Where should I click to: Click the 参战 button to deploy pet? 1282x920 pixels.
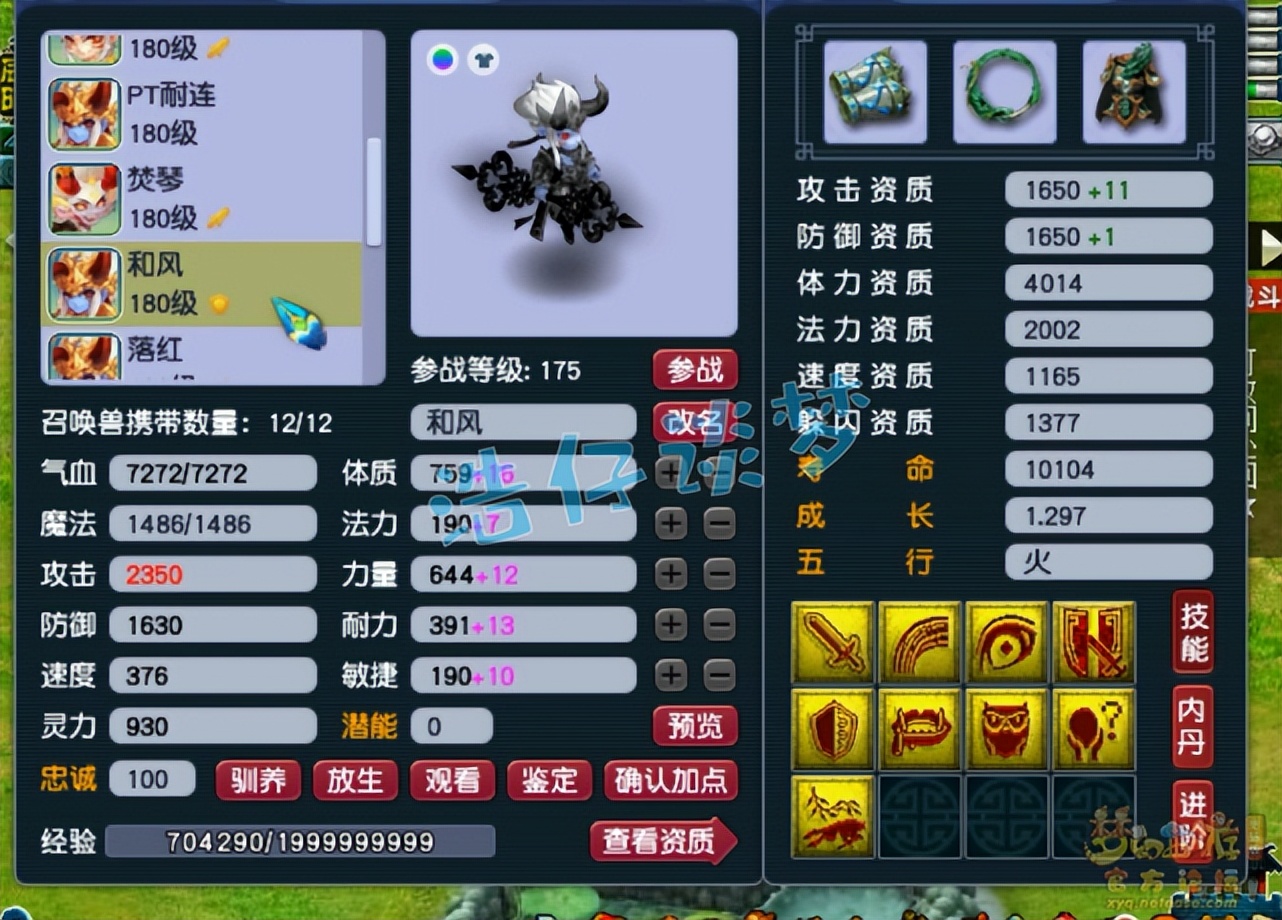(696, 370)
